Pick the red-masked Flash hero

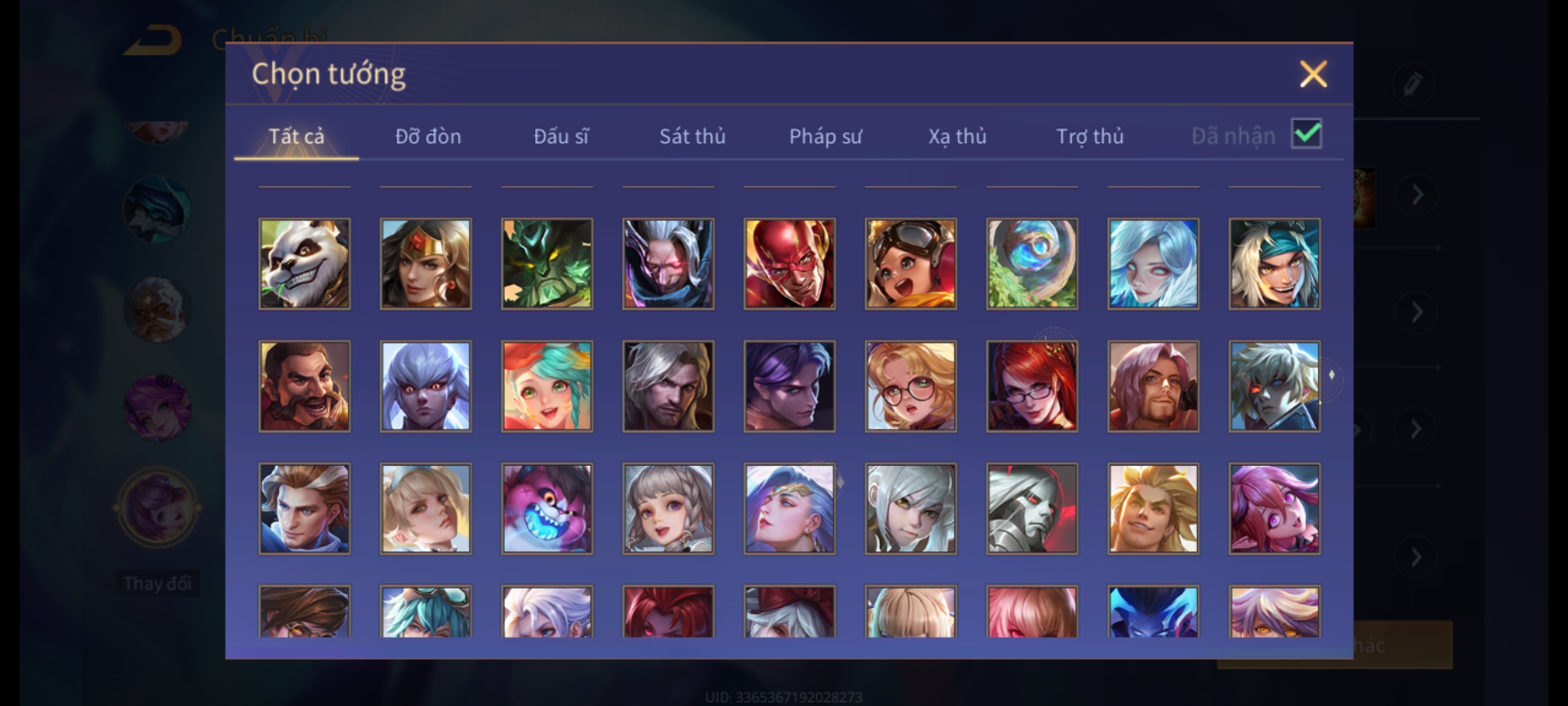[789, 263]
